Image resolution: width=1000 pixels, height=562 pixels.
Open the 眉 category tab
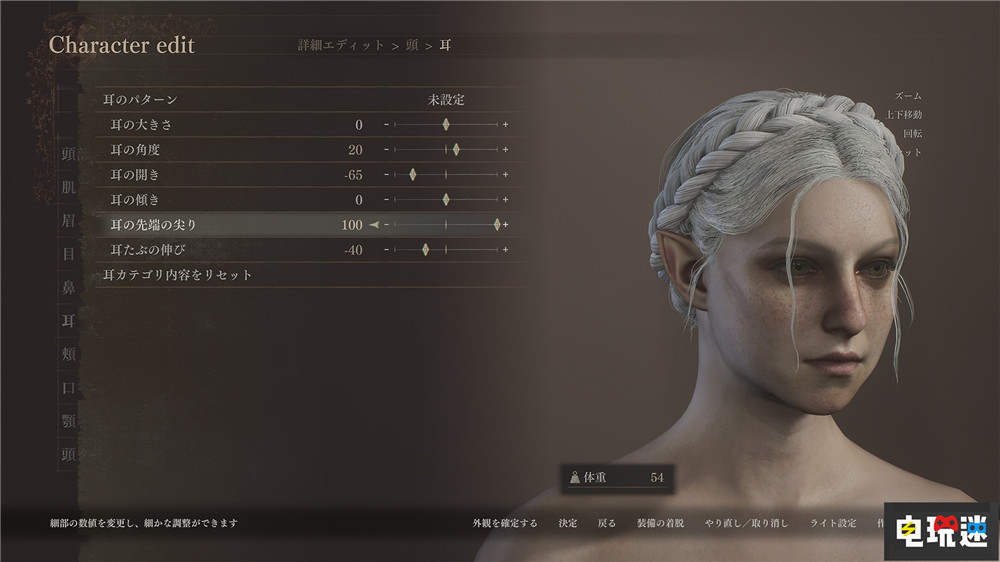tap(69, 221)
